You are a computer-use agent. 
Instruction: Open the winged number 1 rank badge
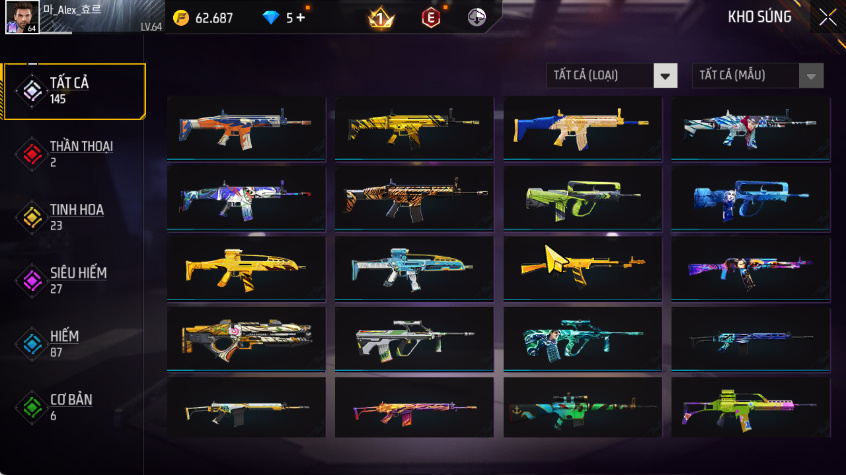click(380, 17)
